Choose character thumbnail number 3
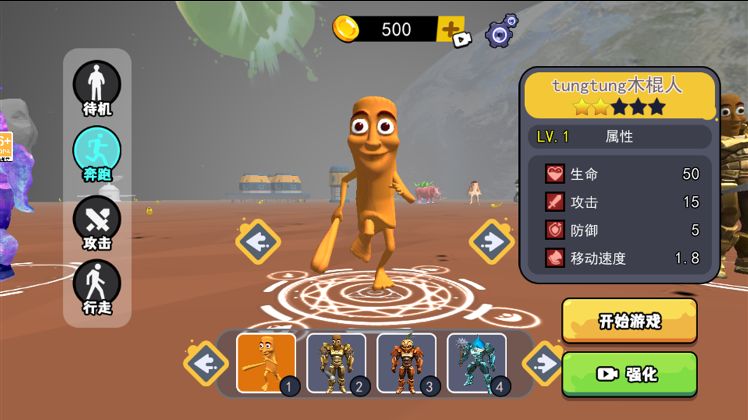The width and height of the screenshot is (748, 420). (x=406, y=362)
